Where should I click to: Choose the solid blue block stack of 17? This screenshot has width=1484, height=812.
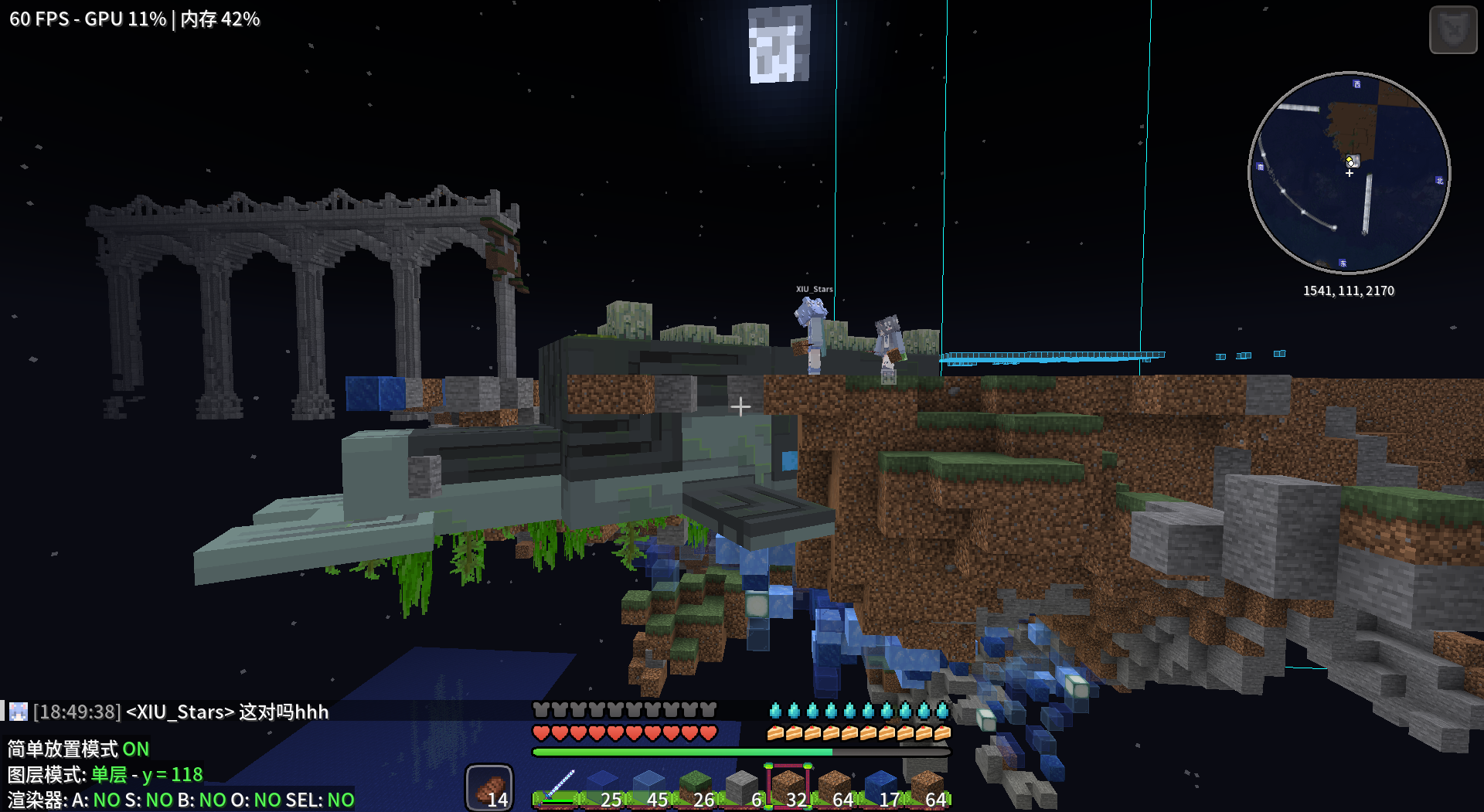(x=881, y=787)
